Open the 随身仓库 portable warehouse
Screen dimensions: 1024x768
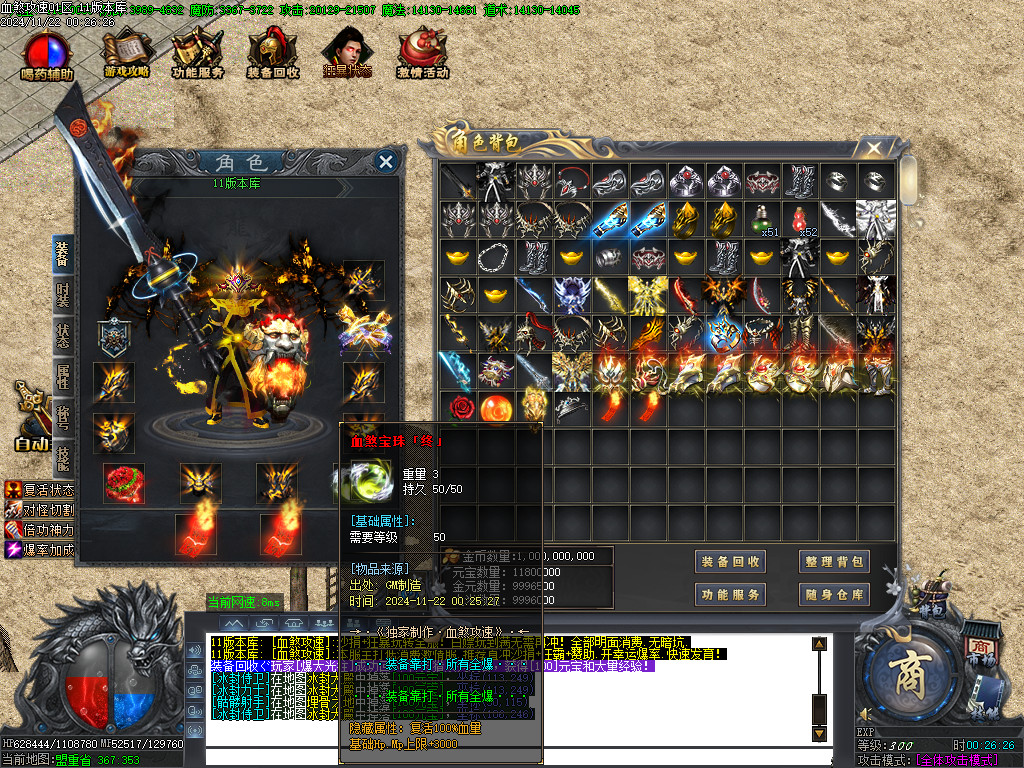[833, 595]
